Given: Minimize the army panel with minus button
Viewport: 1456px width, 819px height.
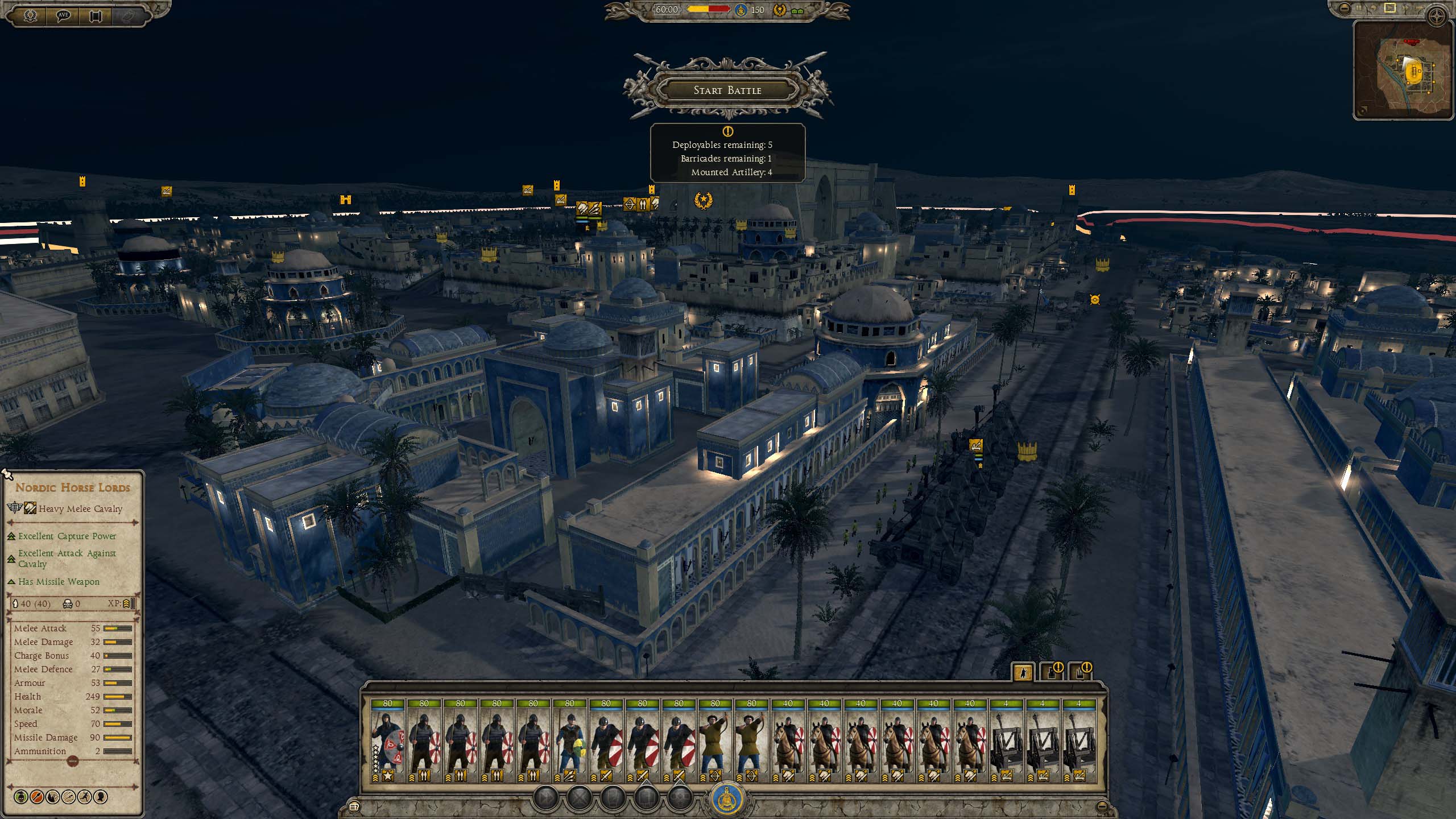Looking at the screenshot, I should (x=1102, y=806).
